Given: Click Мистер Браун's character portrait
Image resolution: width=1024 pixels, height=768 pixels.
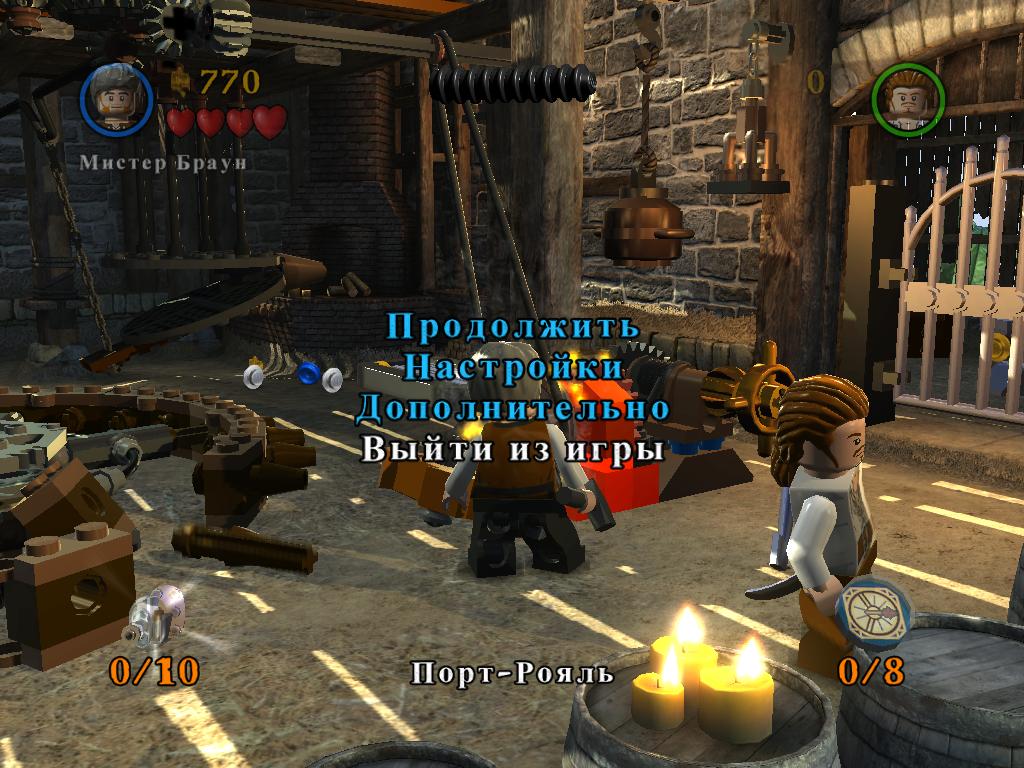Looking at the screenshot, I should point(116,98).
